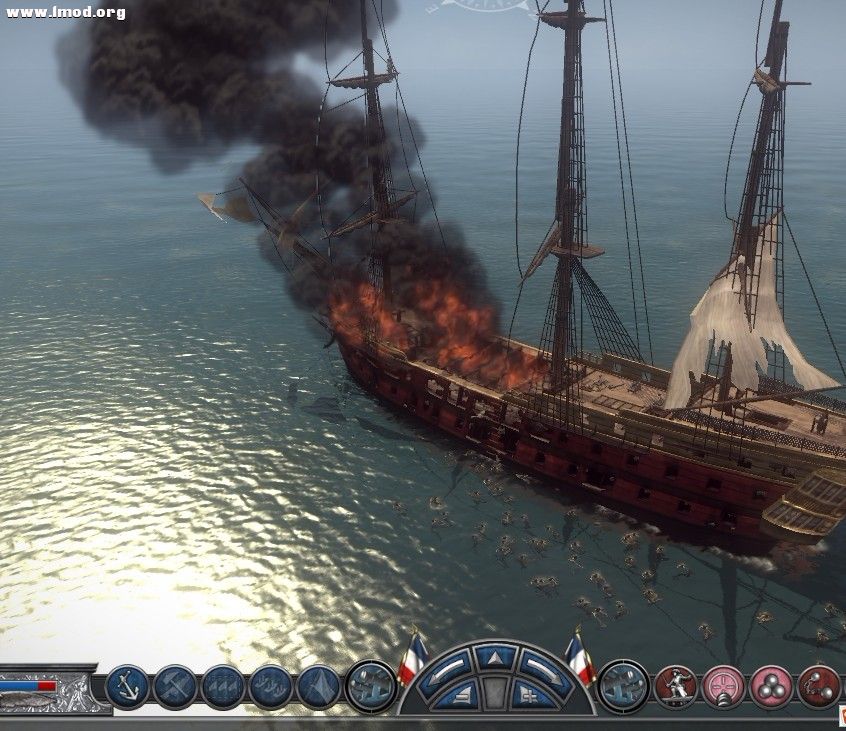846x731 pixels.
Task: Toggle the pink crosshair fire-at-will button
Action: coord(723,687)
